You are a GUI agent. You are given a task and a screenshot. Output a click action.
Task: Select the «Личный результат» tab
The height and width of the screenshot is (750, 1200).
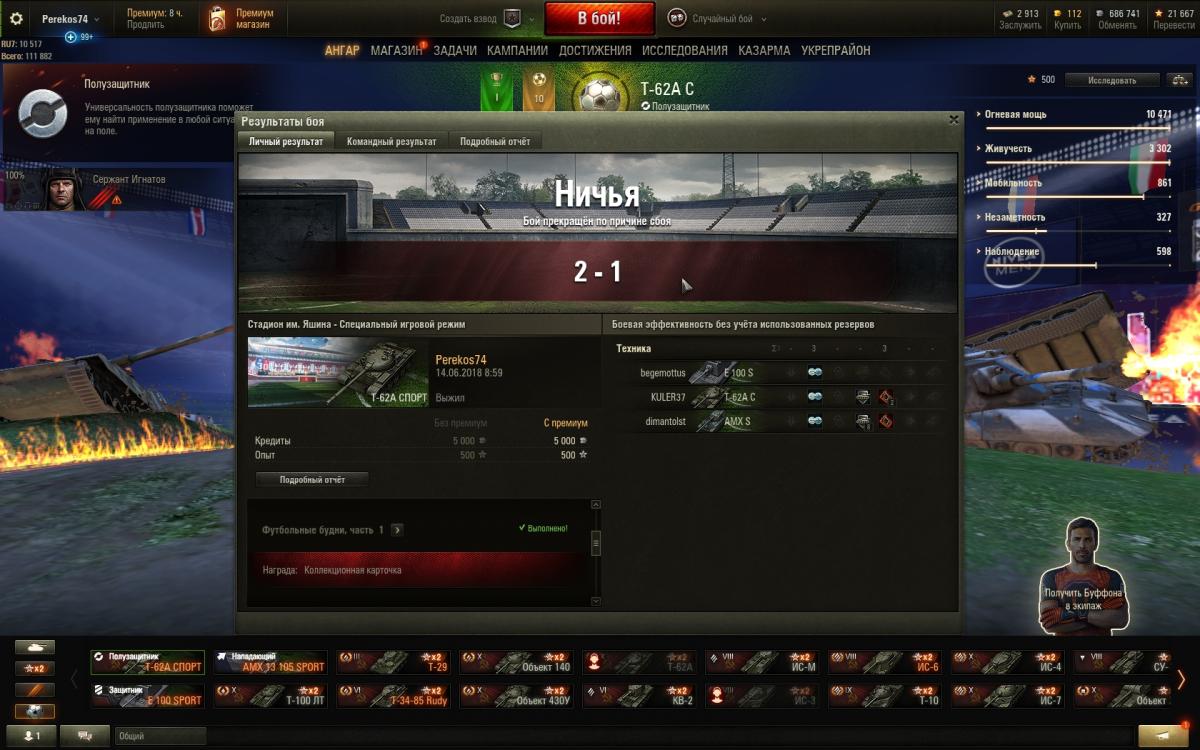tap(286, 142)
